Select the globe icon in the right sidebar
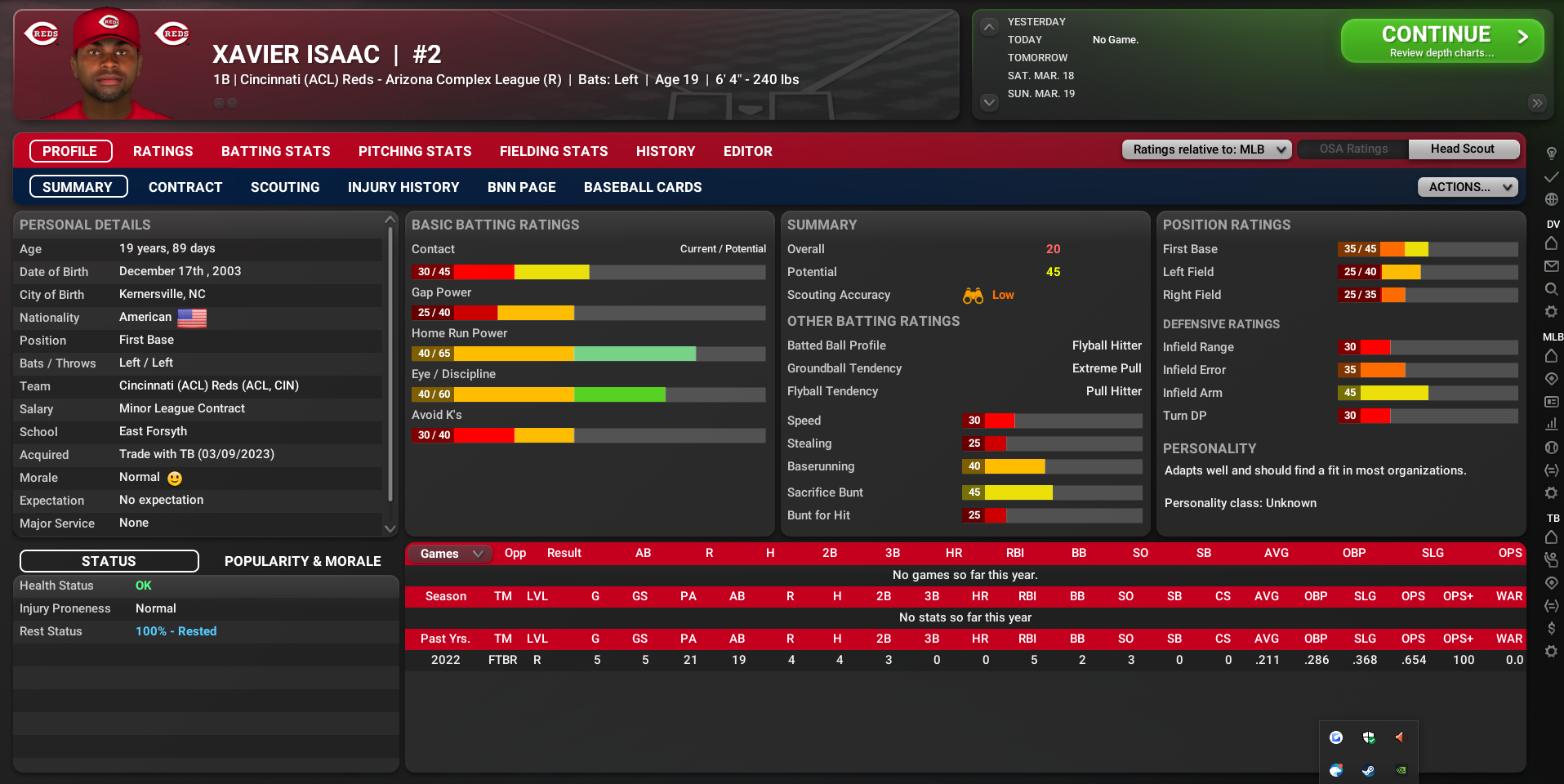Screen dimensions: 1564x784 pyautogui.click(x=1551, y=198)
